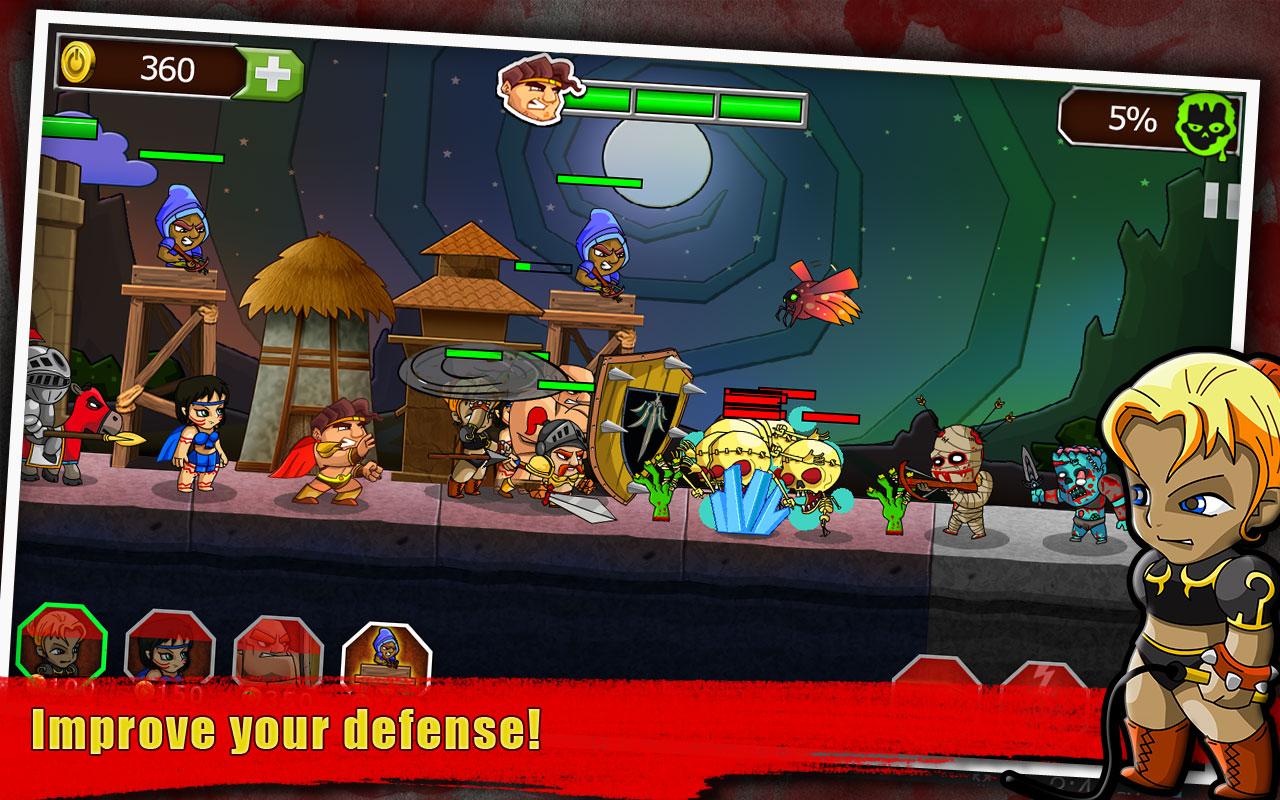
Task: Click the 5% zombie progress bar
Action: 1128,120
